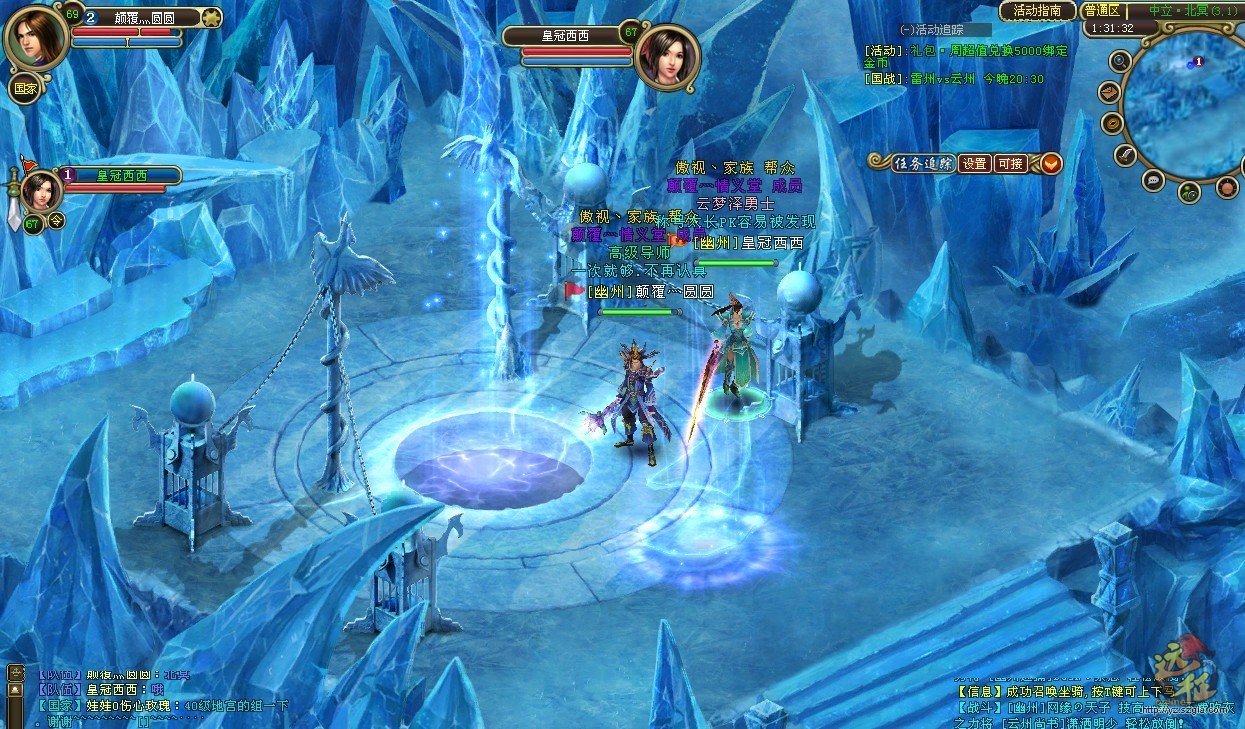Image resolution: width=1245 pixels, height=729 pixels.
Task: Open the chat bubble icon near the minimap
Action: 1153,180
